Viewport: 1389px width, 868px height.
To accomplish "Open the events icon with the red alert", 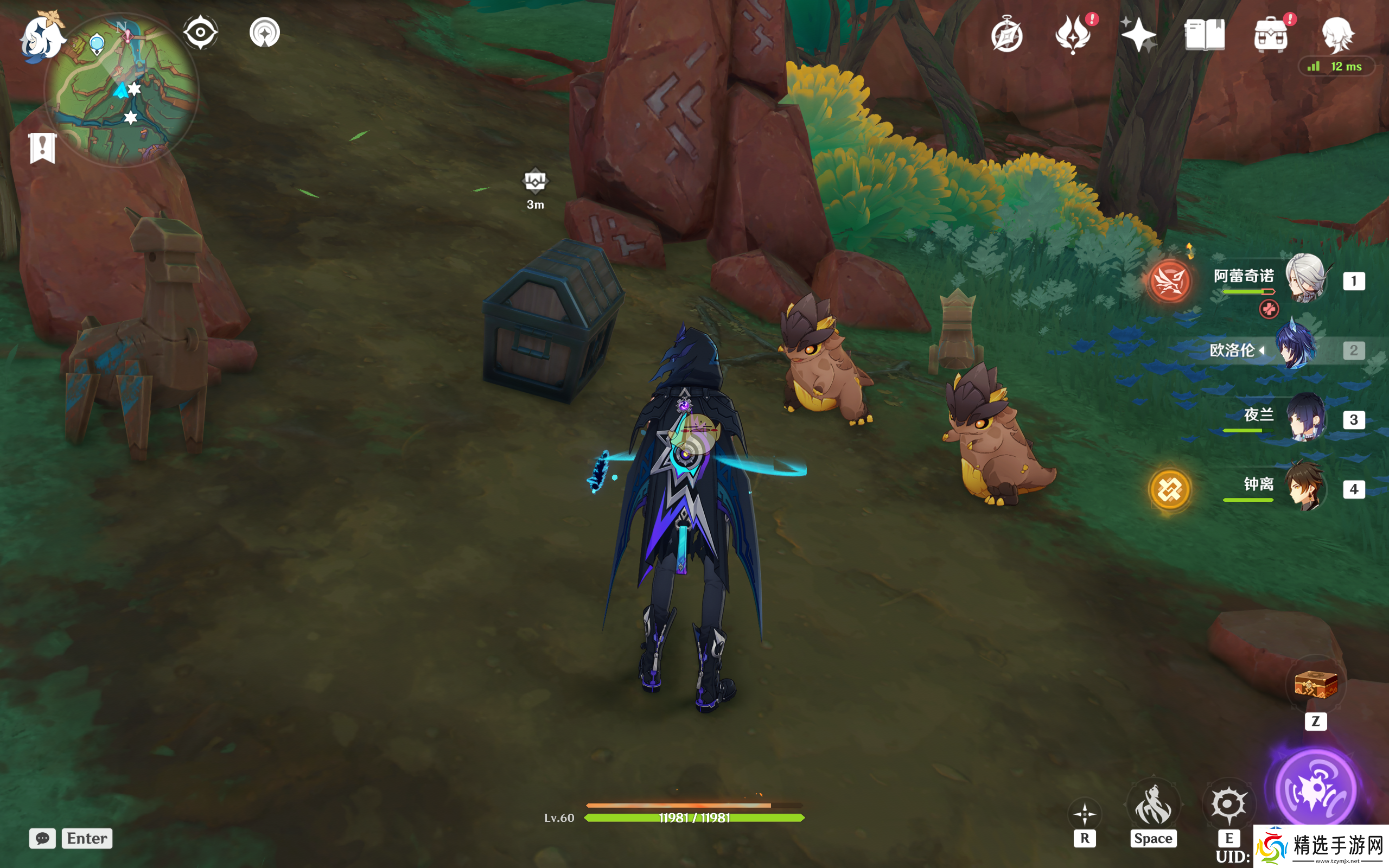I will (1073, 34).
